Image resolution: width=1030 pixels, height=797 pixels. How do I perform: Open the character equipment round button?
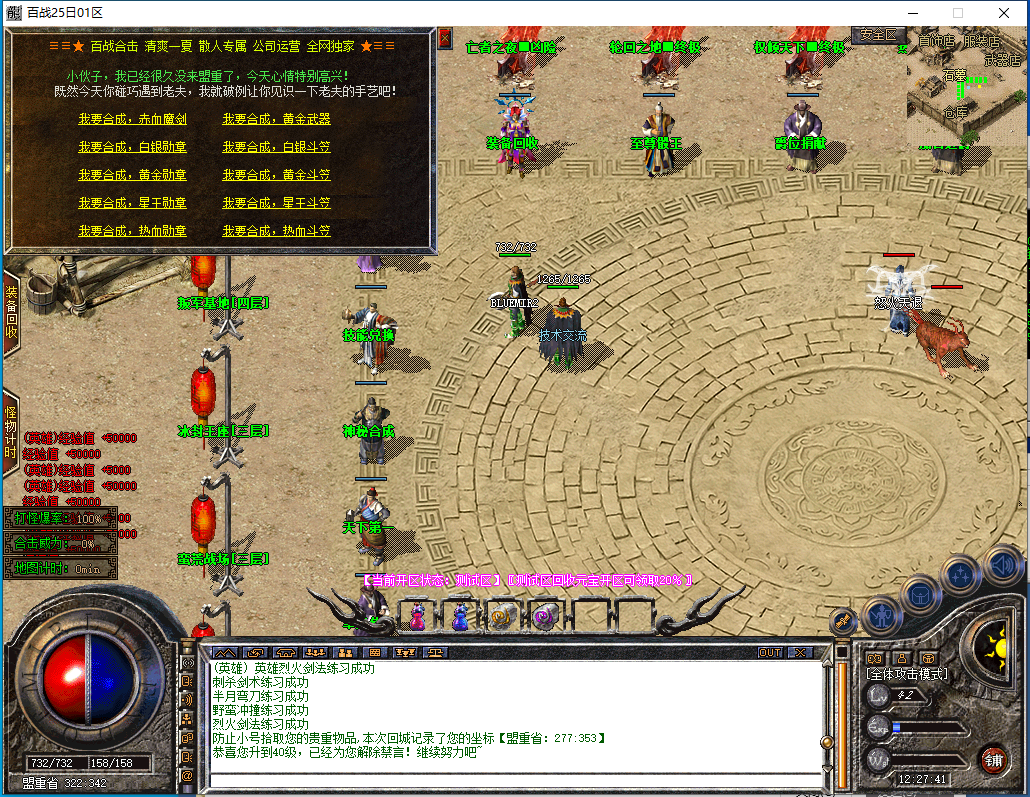point(883,614)
